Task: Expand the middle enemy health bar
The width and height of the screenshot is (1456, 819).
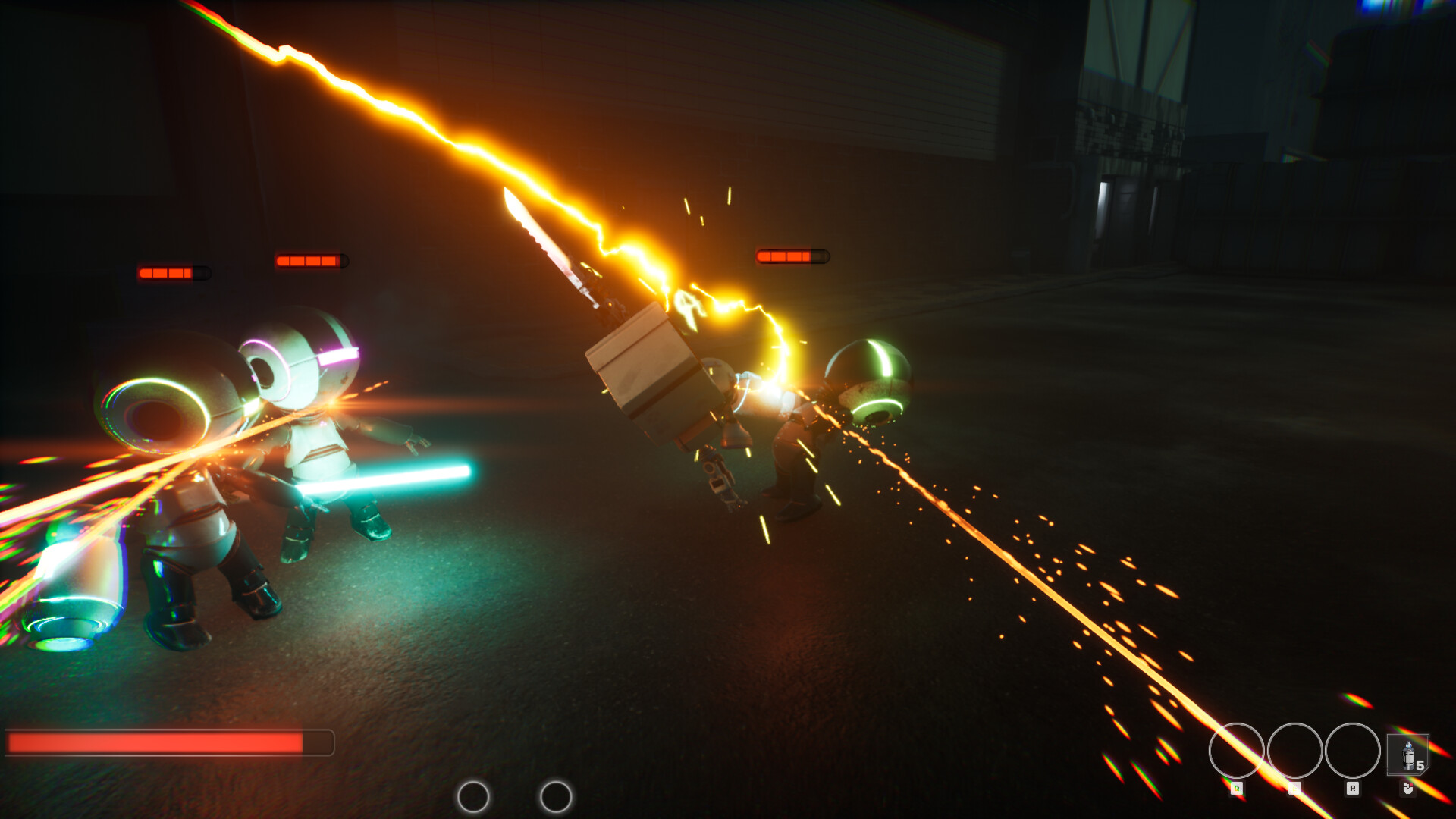Action: point(310,259)
